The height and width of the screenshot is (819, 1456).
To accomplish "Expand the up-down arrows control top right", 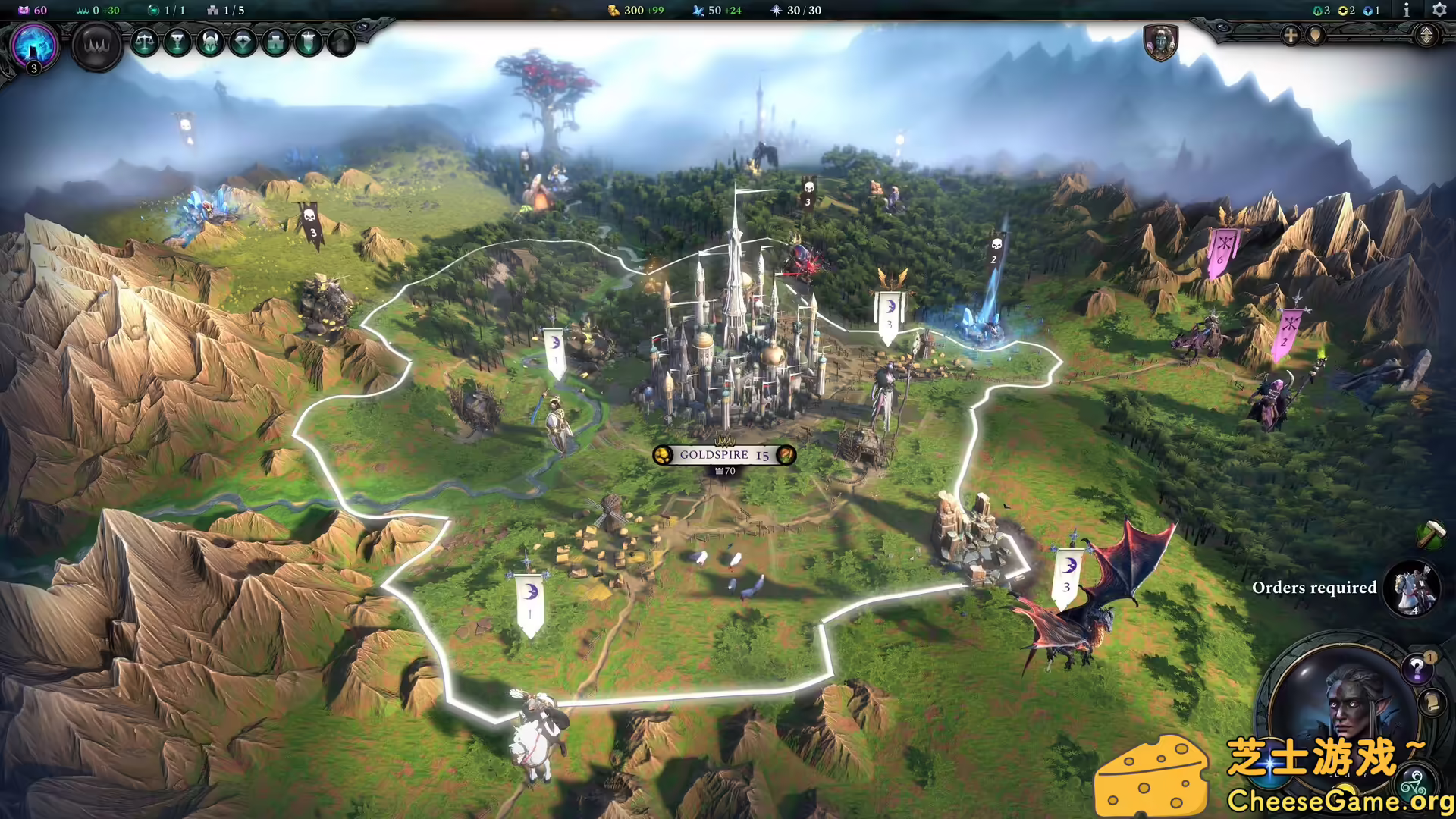I will click(x=1427, y=36).
